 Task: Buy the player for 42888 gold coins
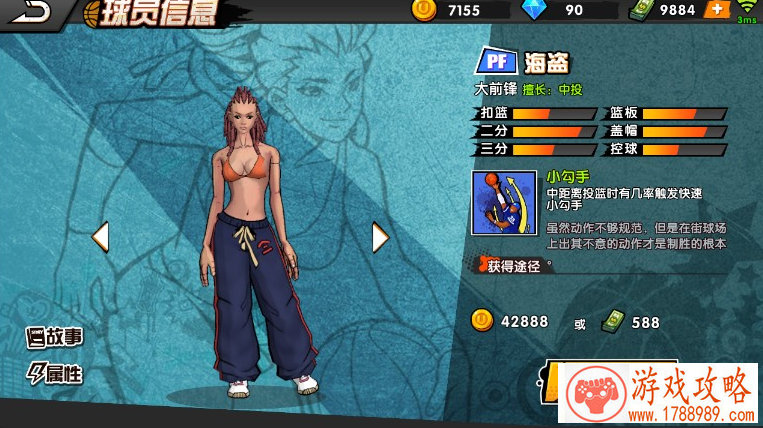point(510,321)
